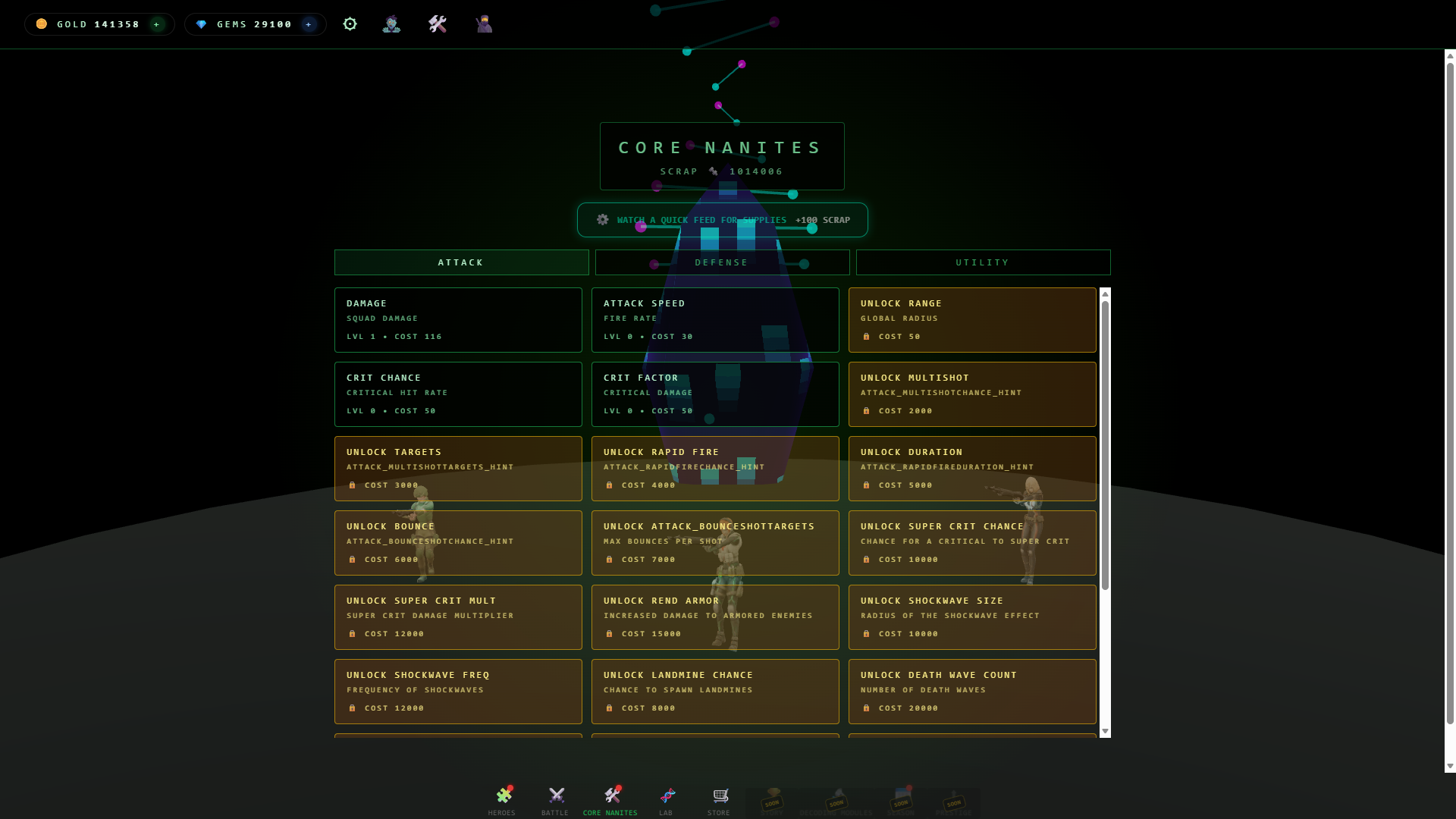The height and width of the screenshot is (819, 1456).
Task: Open settings with the gear icon
Action: coord(350,24)
